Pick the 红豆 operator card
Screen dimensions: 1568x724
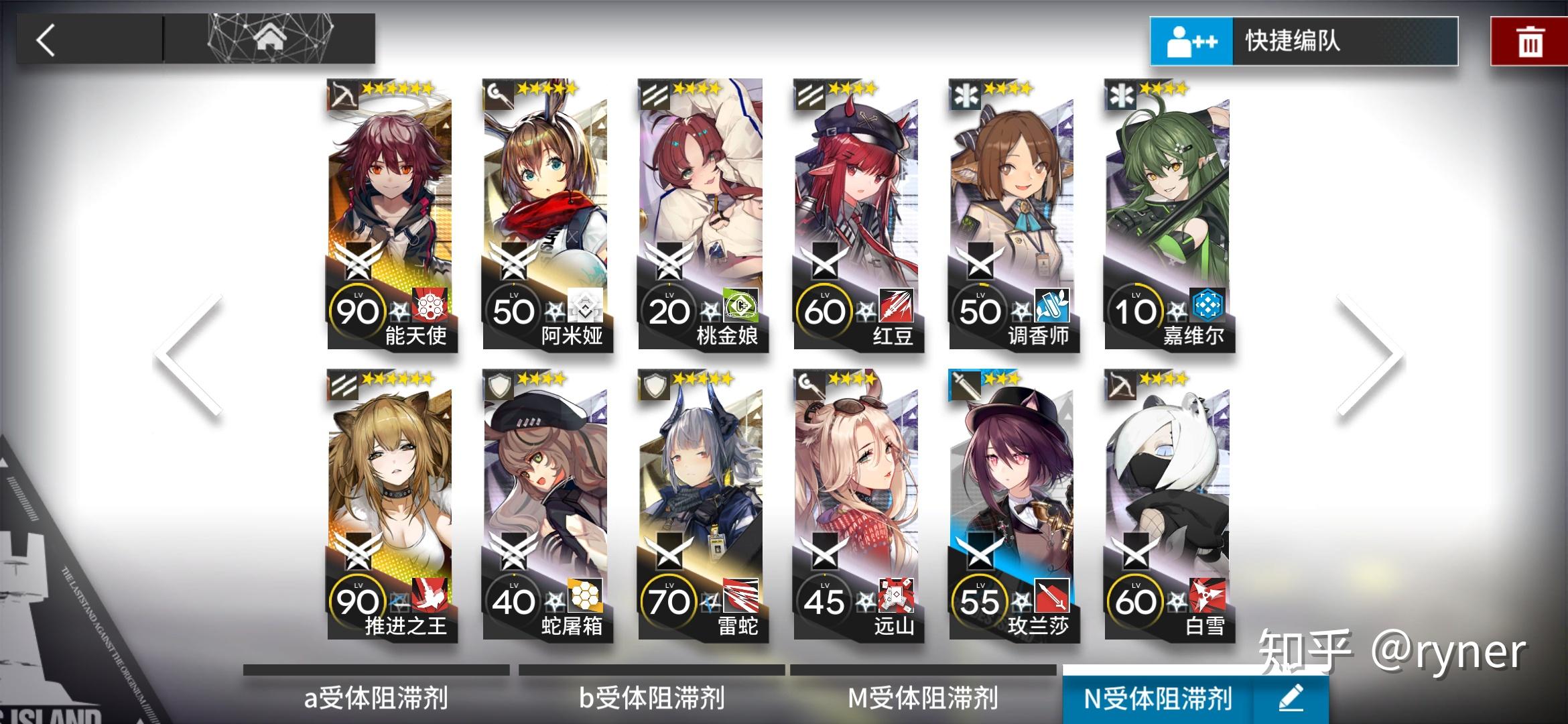[857, 215]
